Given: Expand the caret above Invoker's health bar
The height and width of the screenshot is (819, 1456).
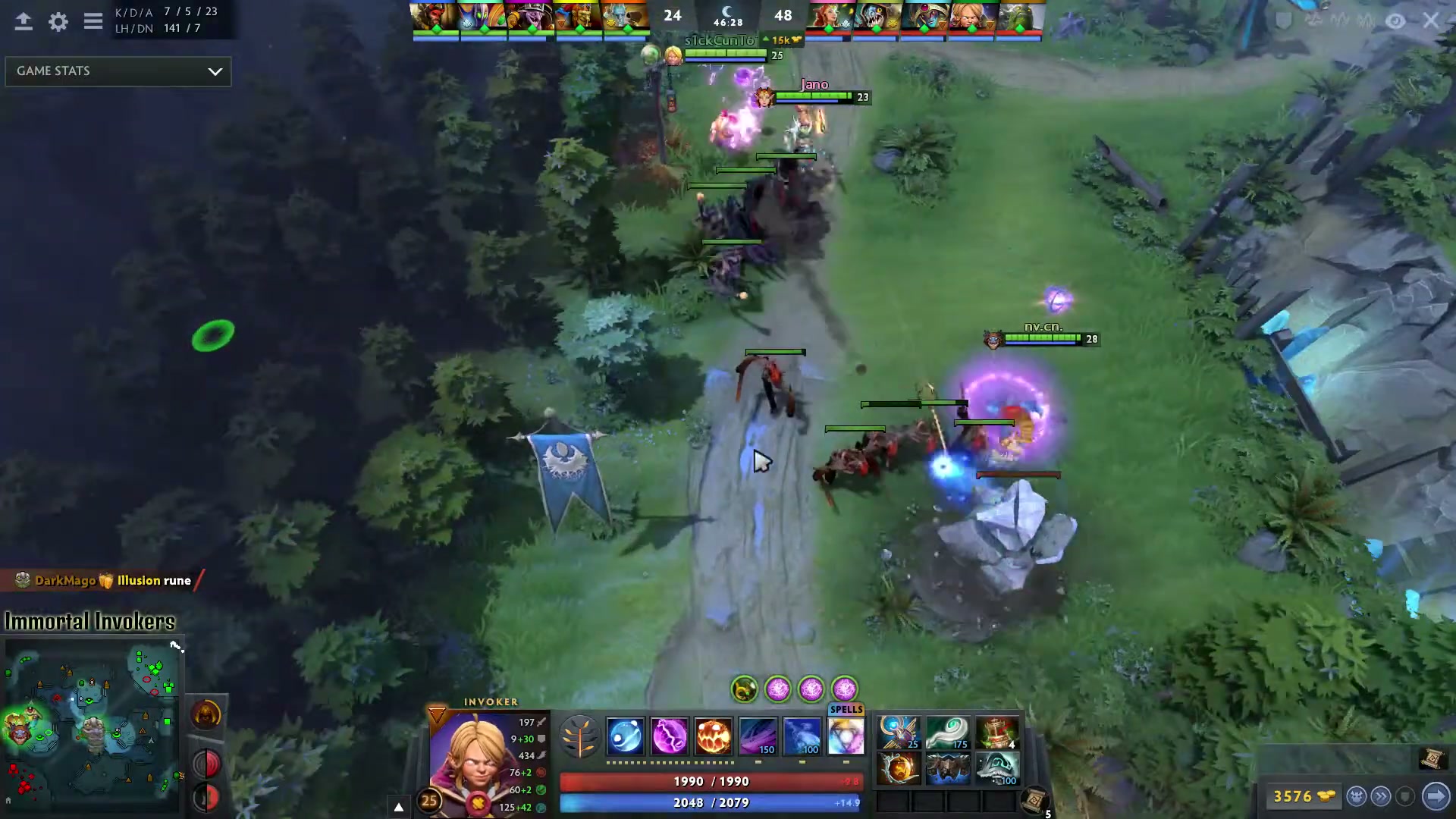Looking at the screenshot, I should 398,807.
